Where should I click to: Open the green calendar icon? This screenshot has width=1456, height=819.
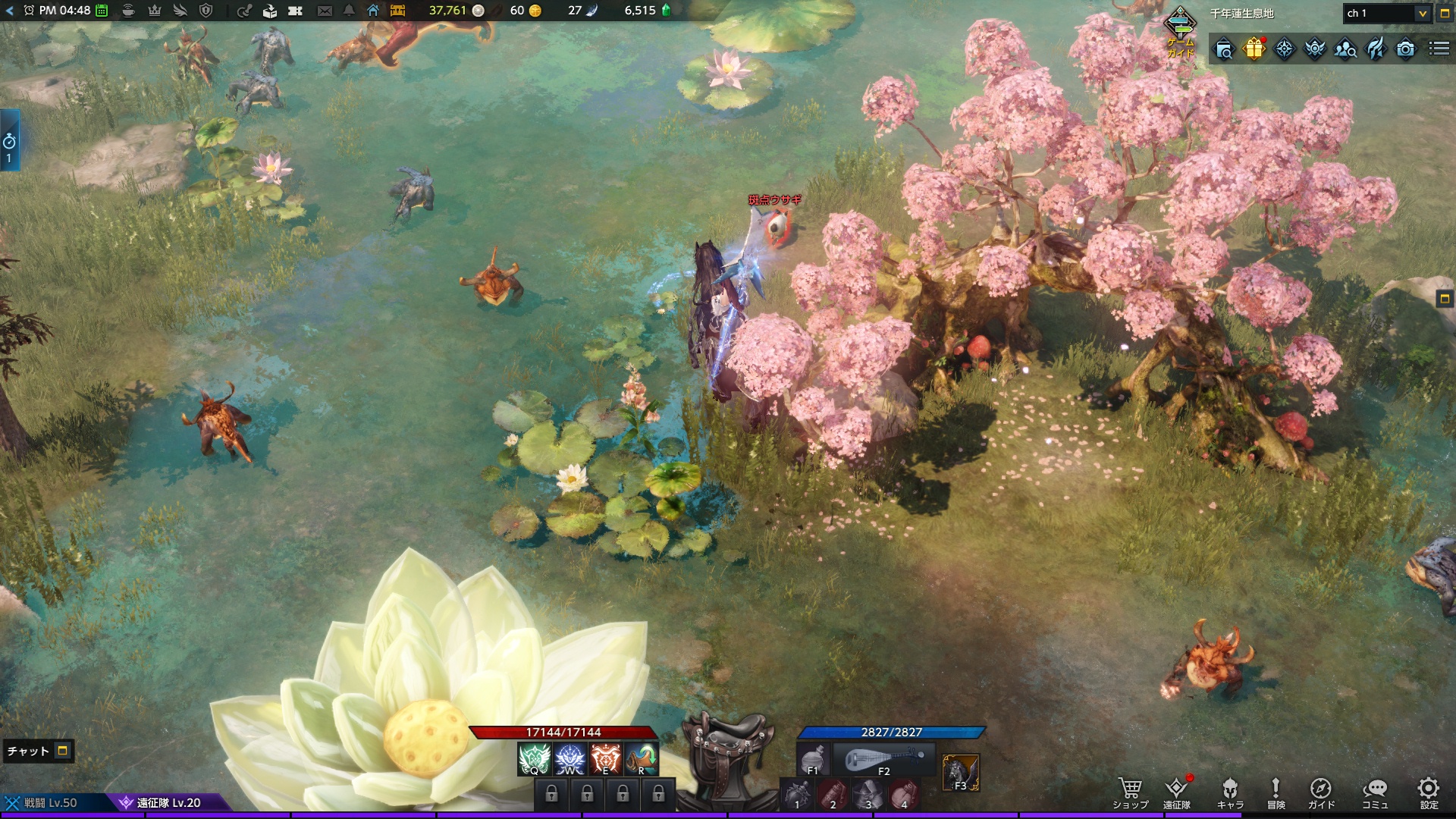tap(102, 11)
